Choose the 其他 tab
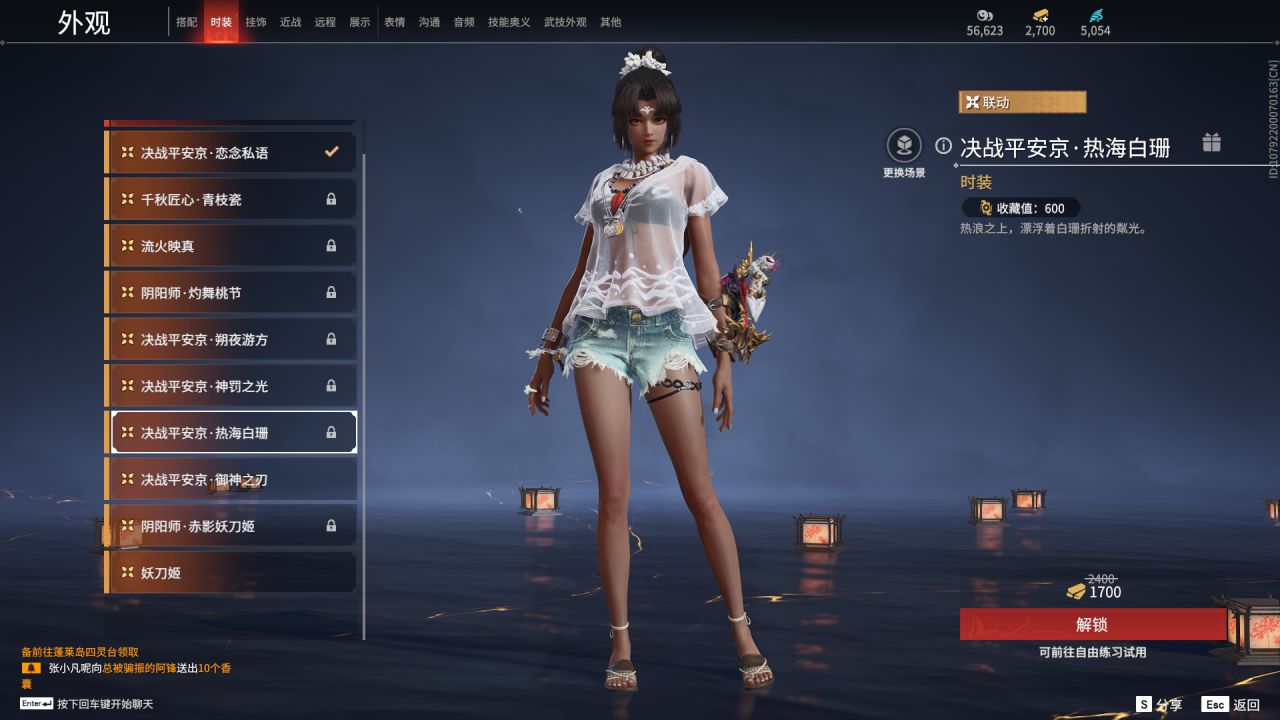This screenshot has width=1280, height=720. (x=610, y=22)
